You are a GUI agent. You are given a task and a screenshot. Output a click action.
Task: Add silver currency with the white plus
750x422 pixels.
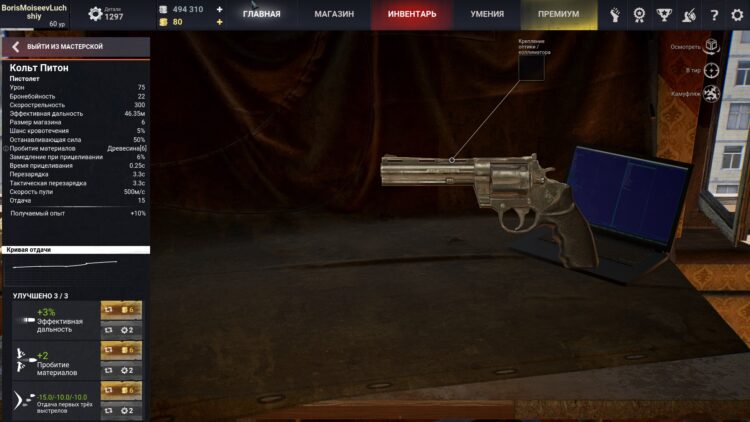[220, 9]
